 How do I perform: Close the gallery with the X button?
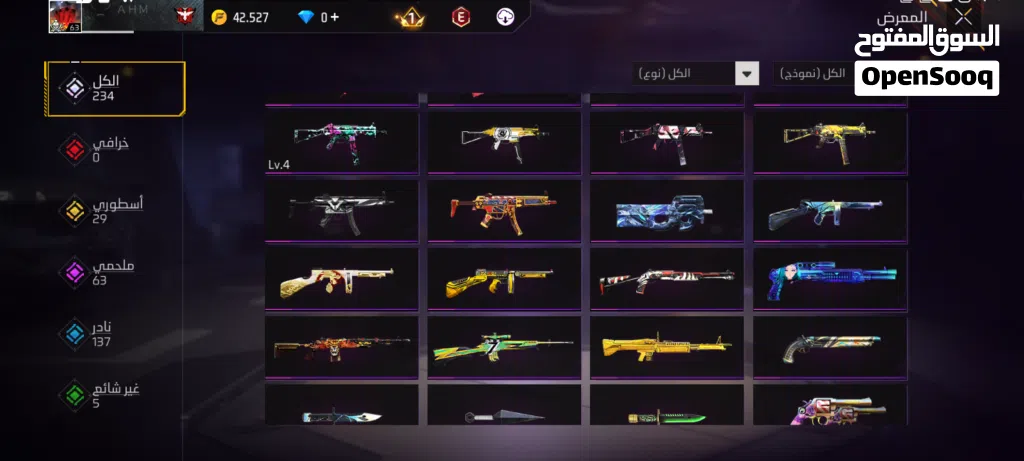(x=962, y=17)
